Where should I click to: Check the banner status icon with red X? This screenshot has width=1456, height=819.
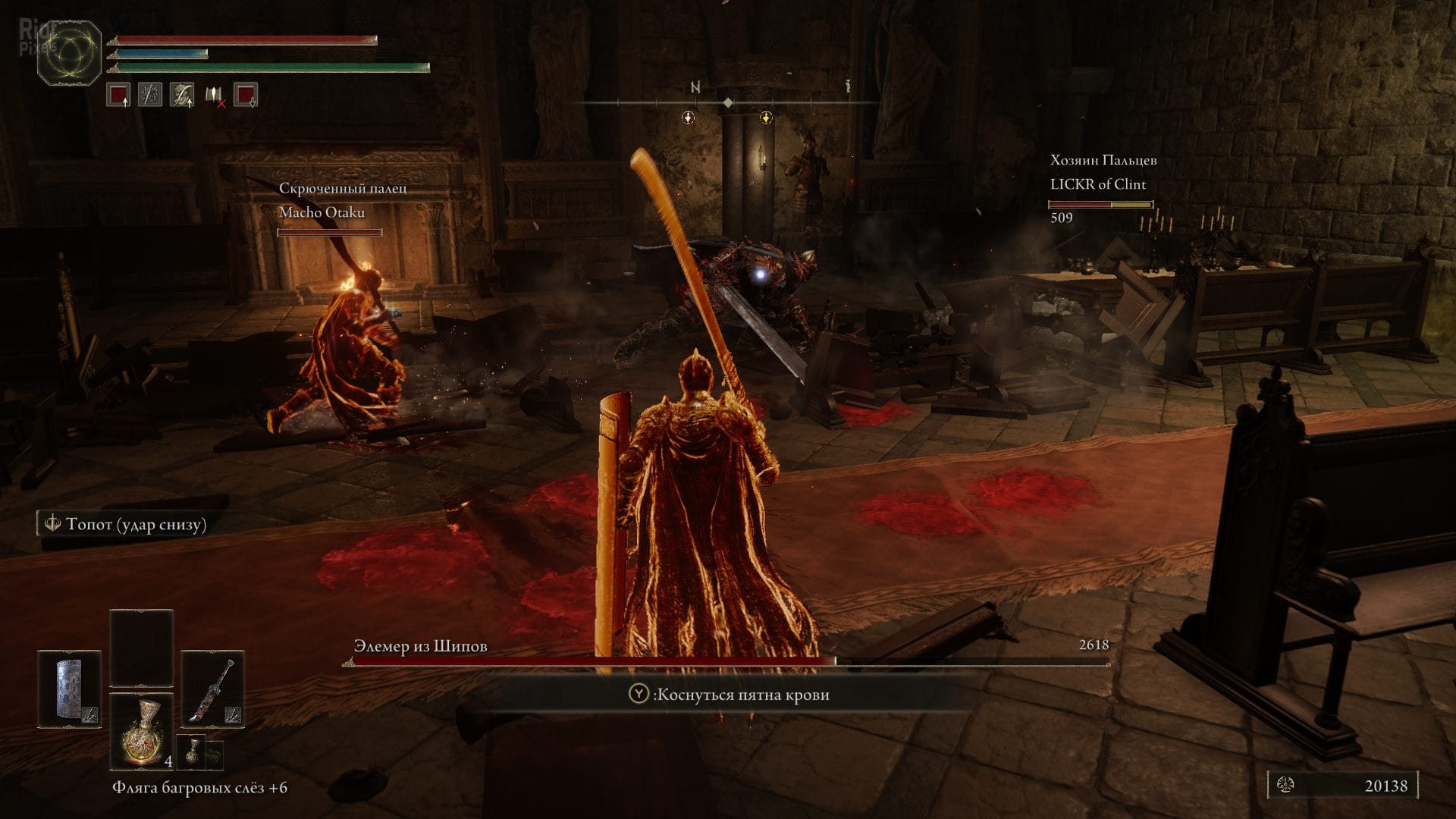click(214, 95)
